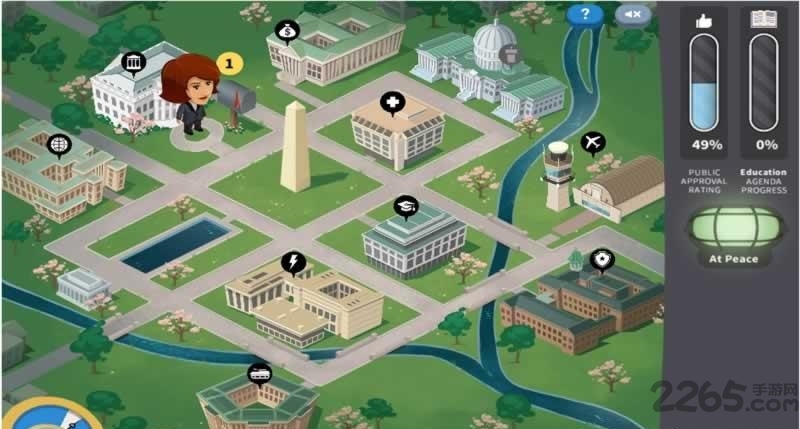Toggle the sound mute button
Viewport: 800px width, 429px height.
coord(633,14)
